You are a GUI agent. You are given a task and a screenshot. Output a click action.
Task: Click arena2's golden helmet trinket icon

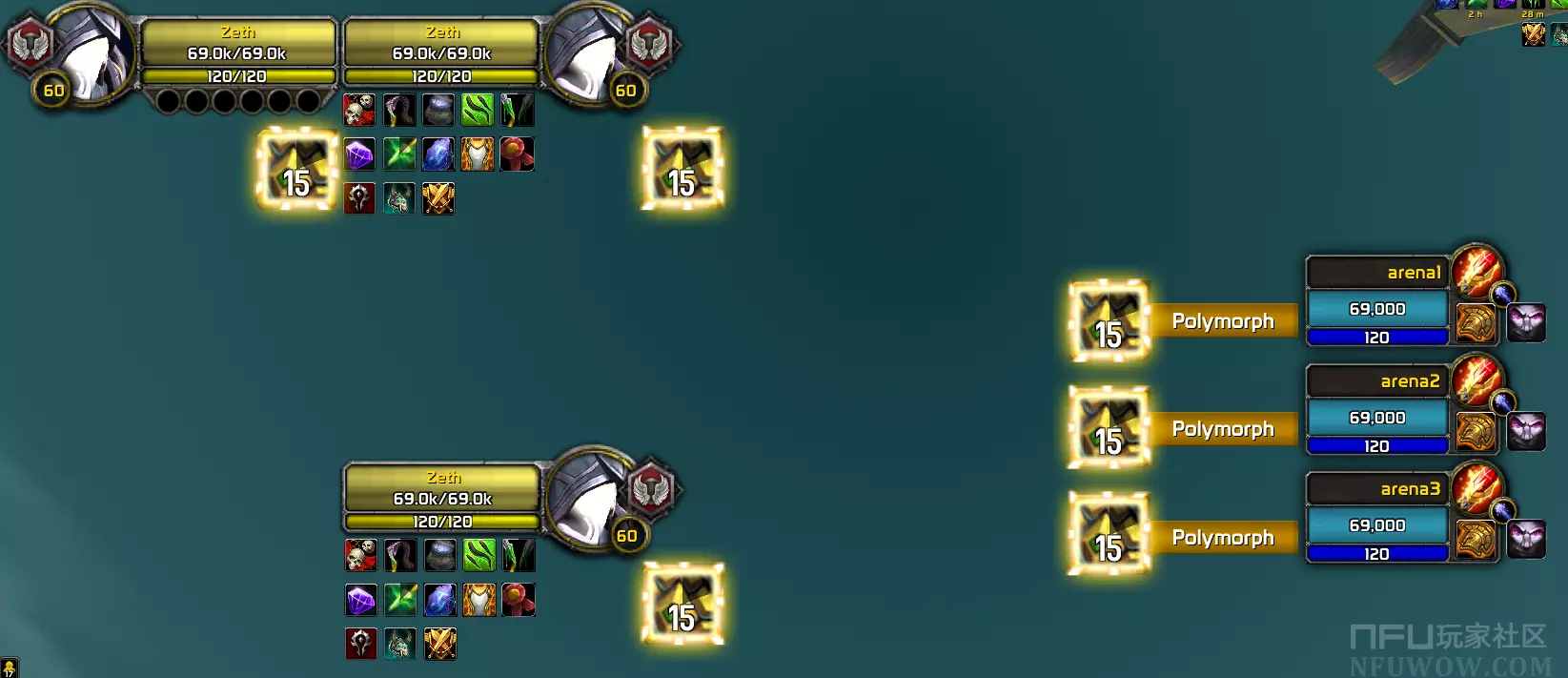click(1476, 431)
